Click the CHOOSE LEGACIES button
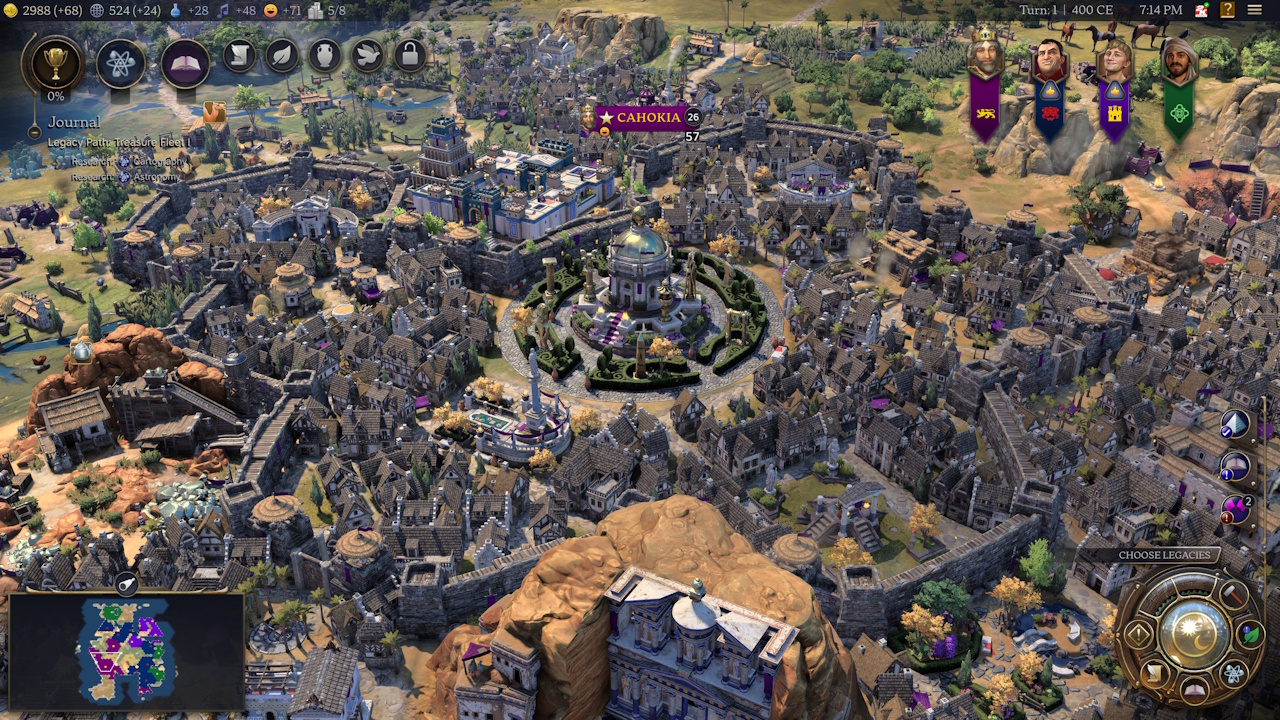The height and width of the screenshot is (720, 1280). coord(1163,553)
